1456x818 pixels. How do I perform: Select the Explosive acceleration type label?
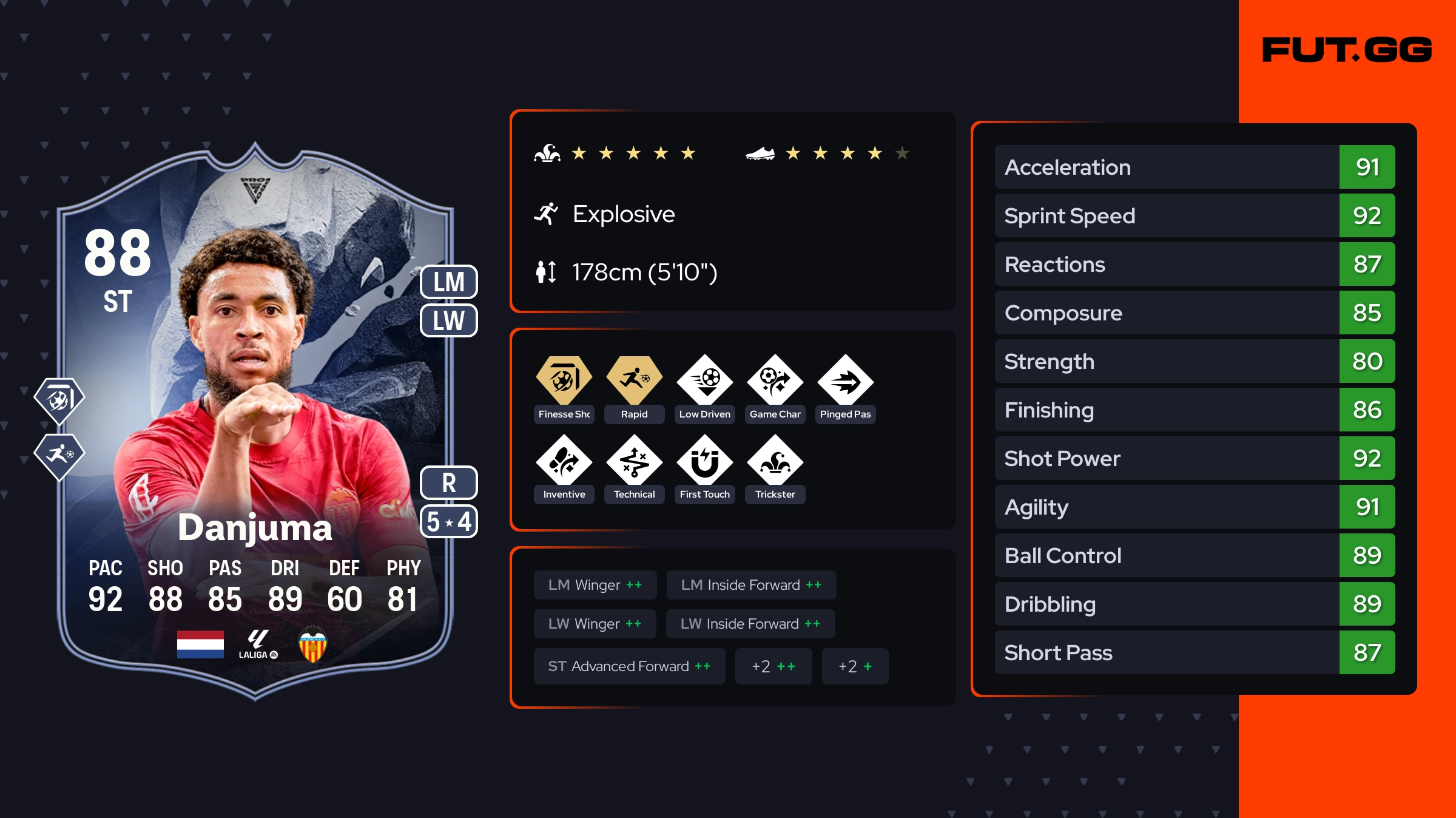(x=623, y=214)
